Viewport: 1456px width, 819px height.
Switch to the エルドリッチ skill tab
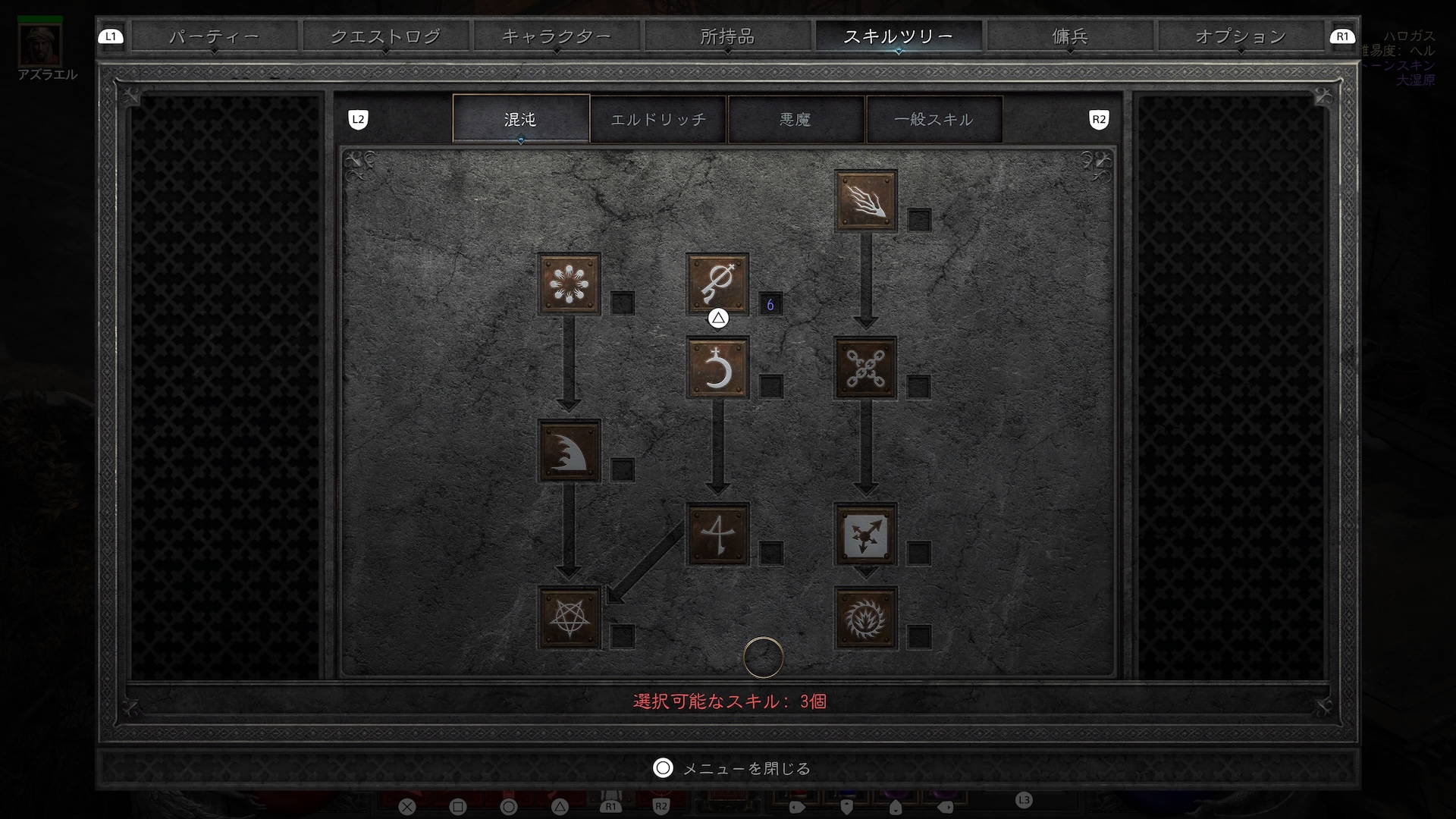[658, 119]
